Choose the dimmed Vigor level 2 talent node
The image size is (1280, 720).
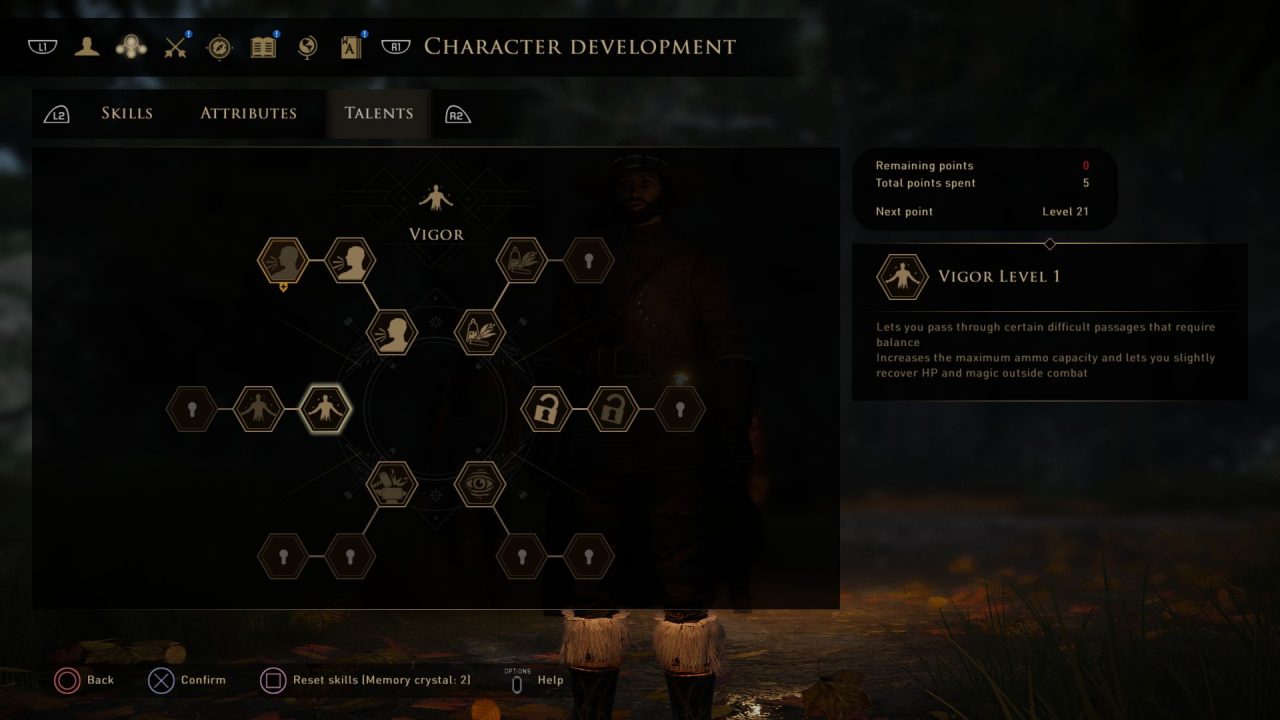[259, 409]
